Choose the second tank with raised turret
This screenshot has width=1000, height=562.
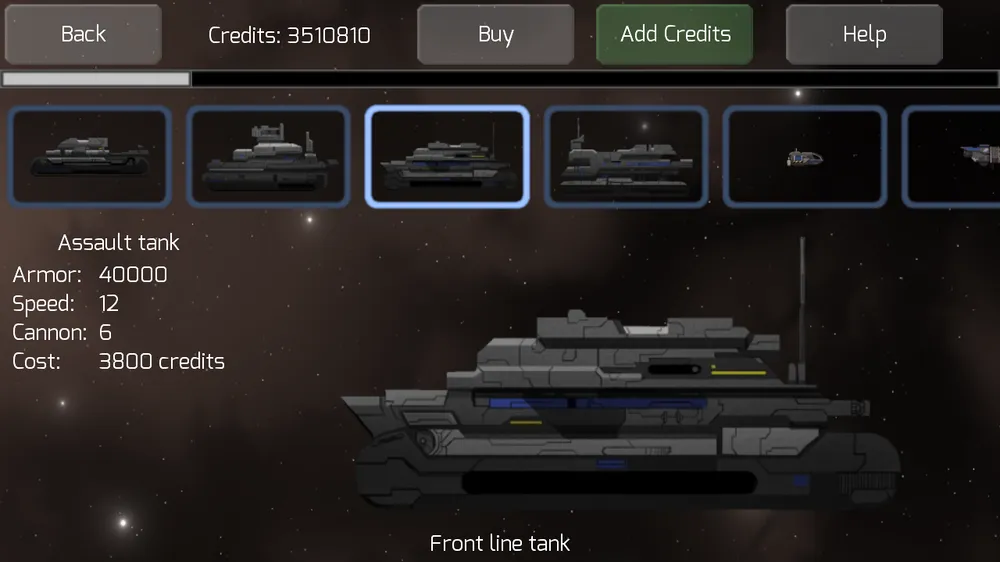coord(268,156)
